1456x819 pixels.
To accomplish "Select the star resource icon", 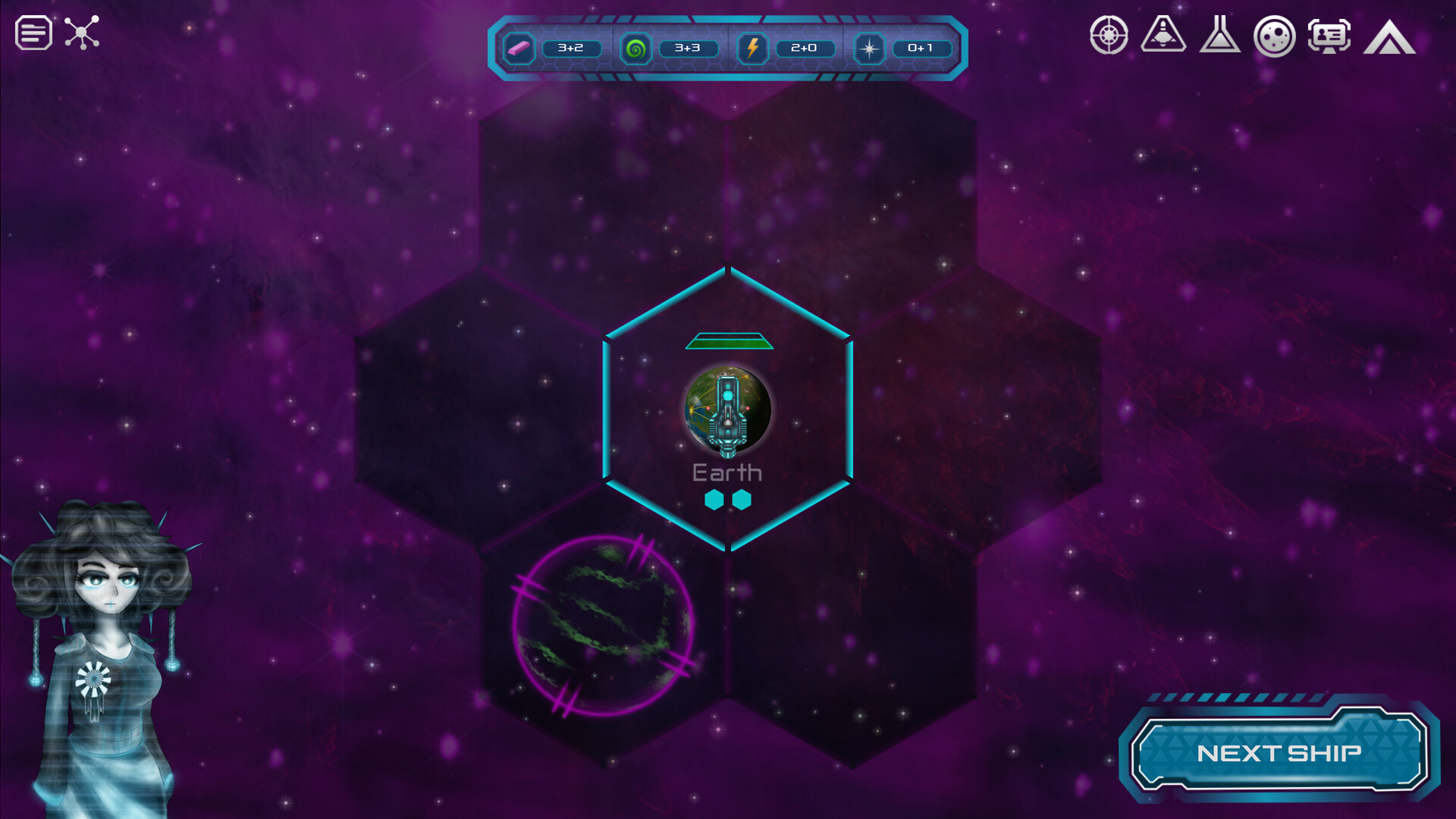I will pyautogui.click(x=869, y=49).
